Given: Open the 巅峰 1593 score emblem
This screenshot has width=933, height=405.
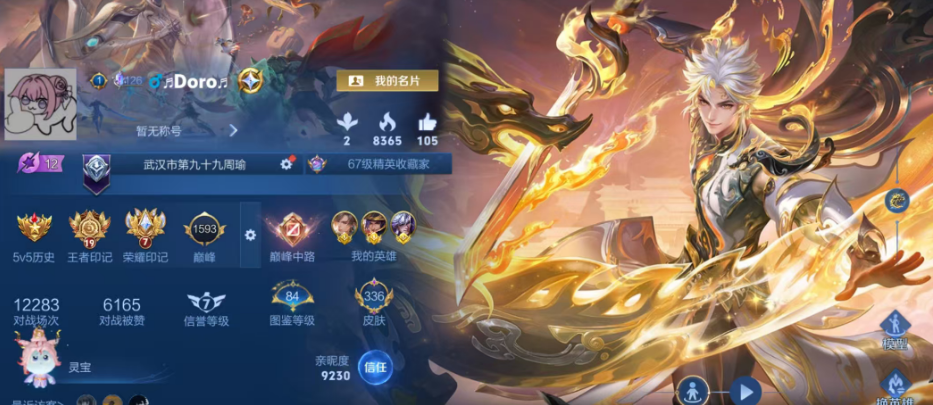Looking at the screenshot, I should coord(205,230).
